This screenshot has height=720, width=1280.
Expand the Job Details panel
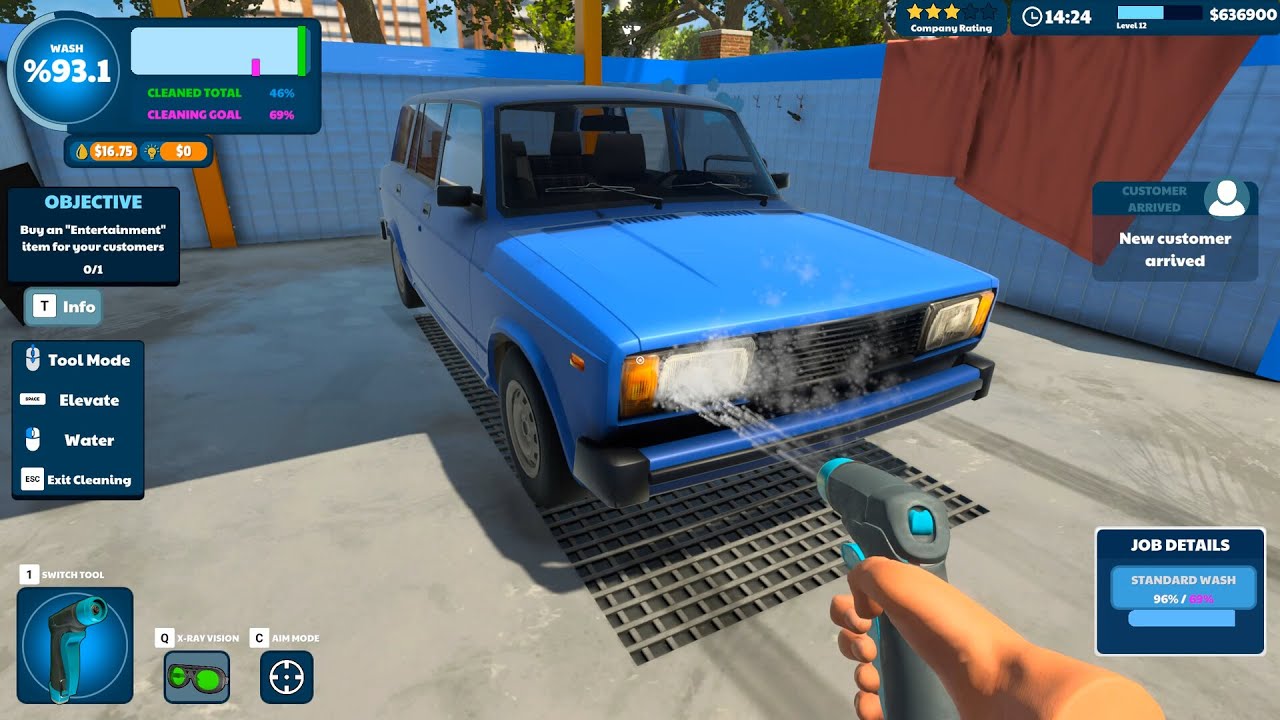1180,545
